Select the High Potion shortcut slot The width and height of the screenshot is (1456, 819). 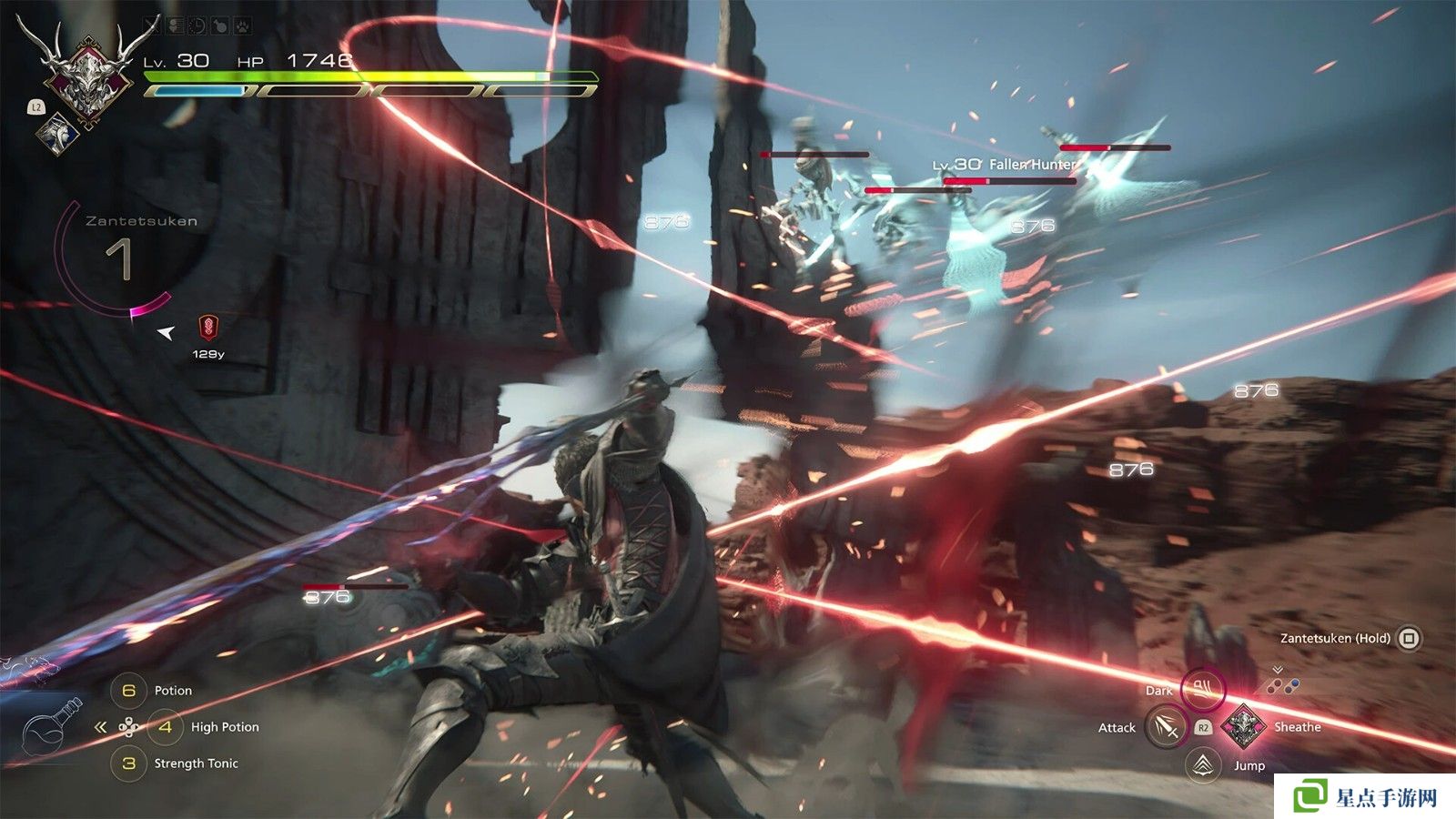click(166, 727)
